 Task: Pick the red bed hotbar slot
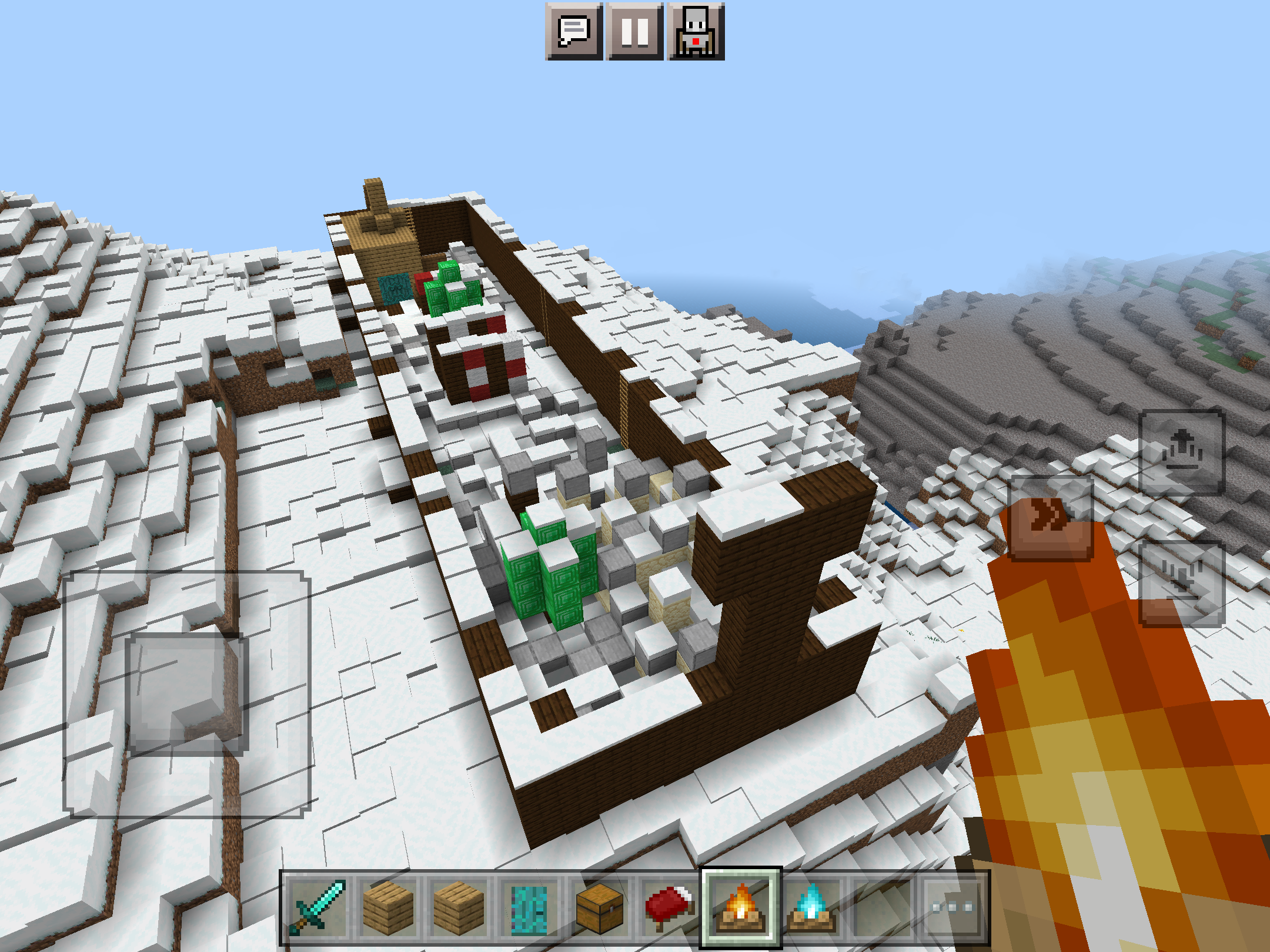tap(670, 907)
